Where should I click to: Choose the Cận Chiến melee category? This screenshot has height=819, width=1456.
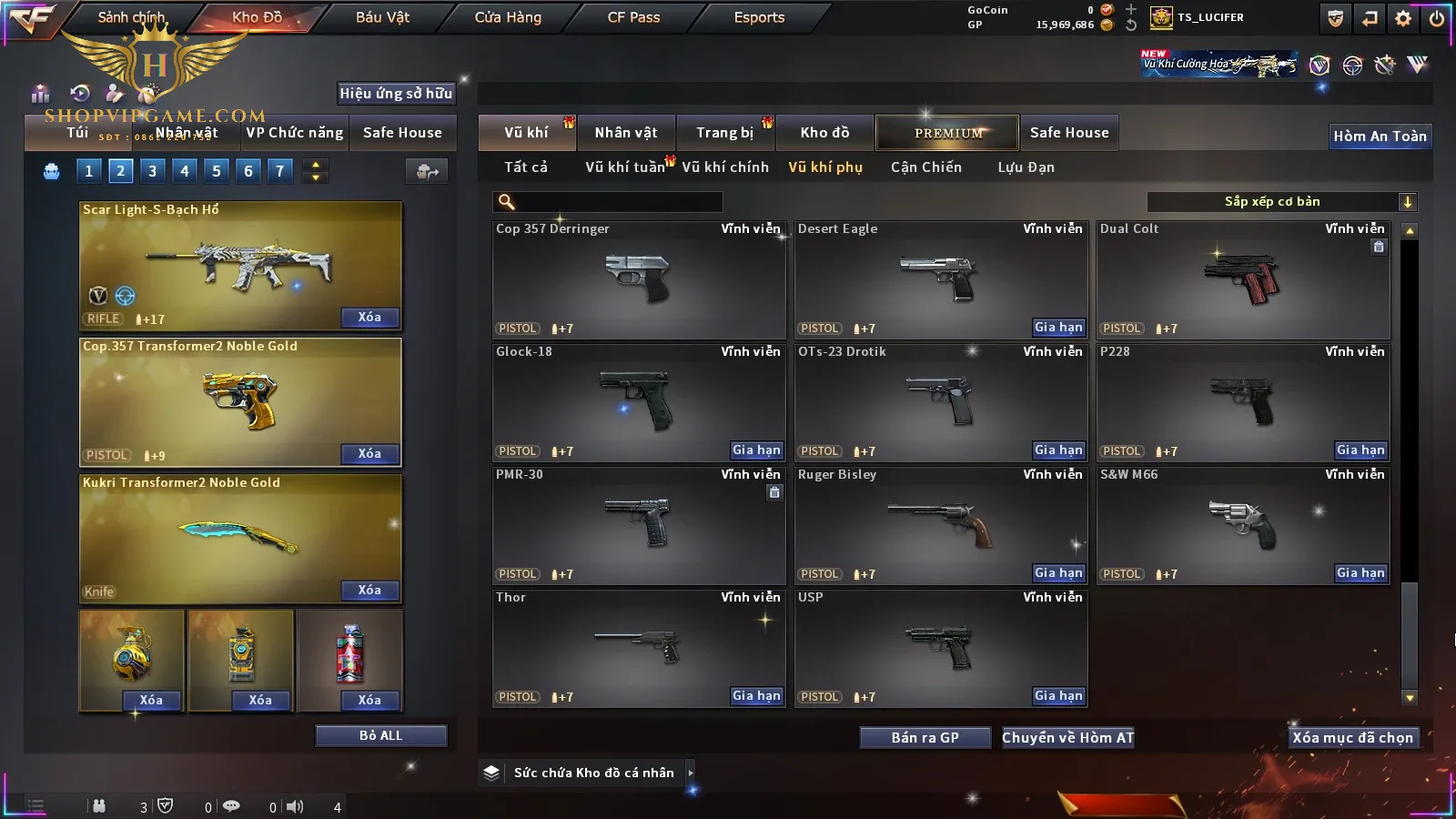[925, 167]
